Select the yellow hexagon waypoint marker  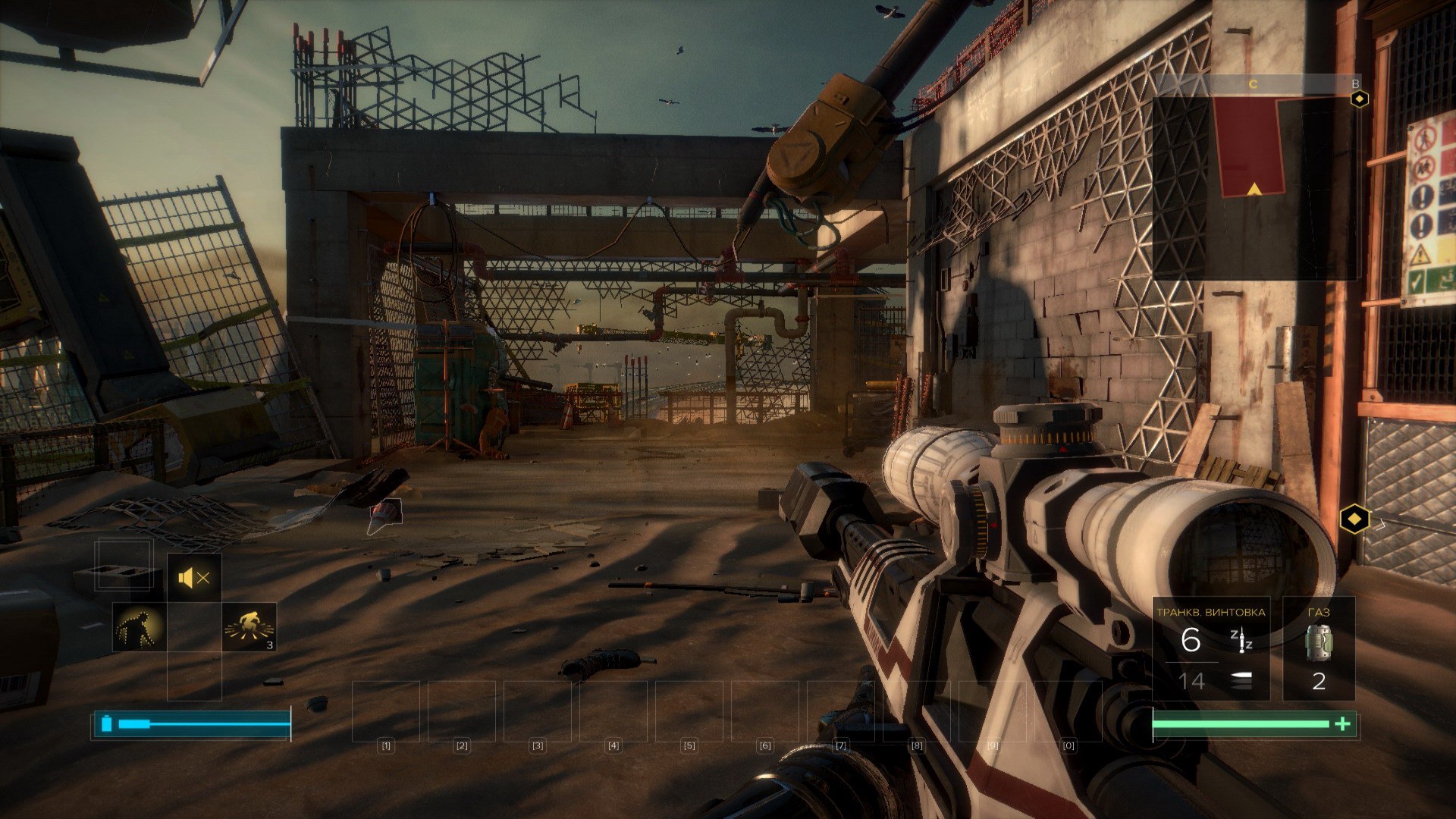pyautogui.click(x=1354, y=519)
